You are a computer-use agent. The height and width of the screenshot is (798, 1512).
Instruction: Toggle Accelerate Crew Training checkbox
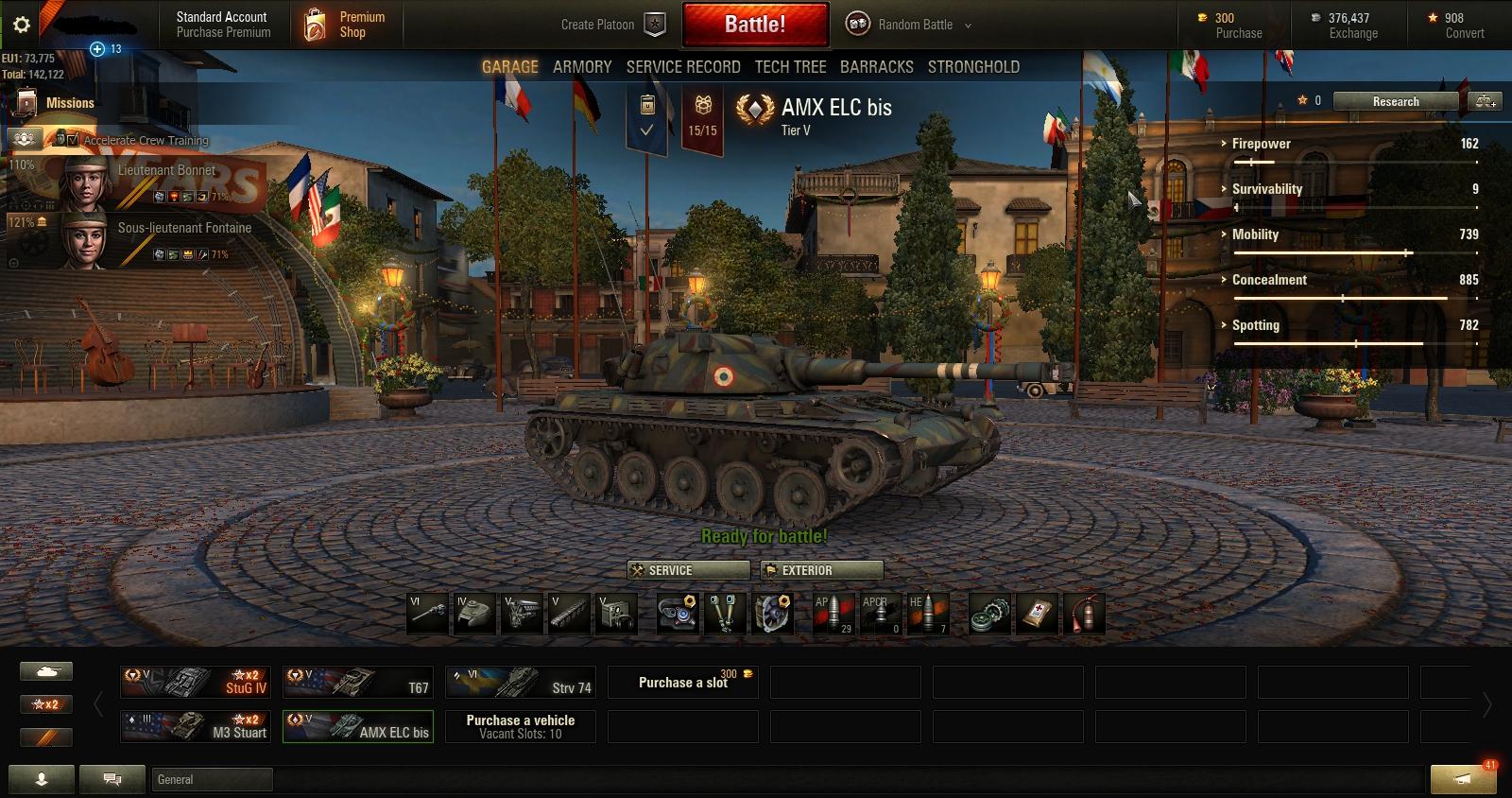(73, 140)
